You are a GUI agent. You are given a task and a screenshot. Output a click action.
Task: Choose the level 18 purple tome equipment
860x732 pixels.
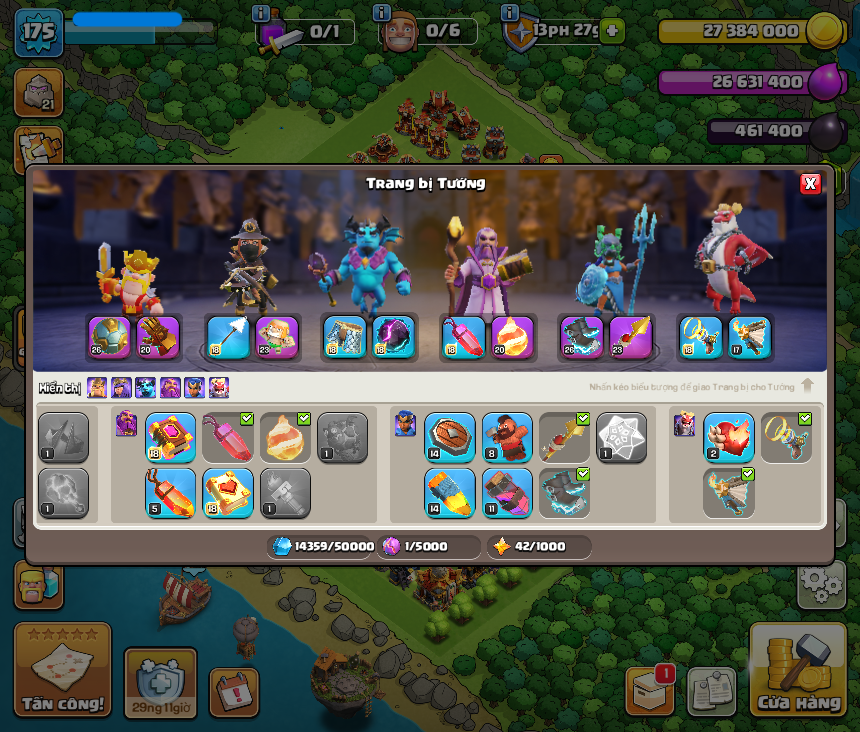[170, 438]
